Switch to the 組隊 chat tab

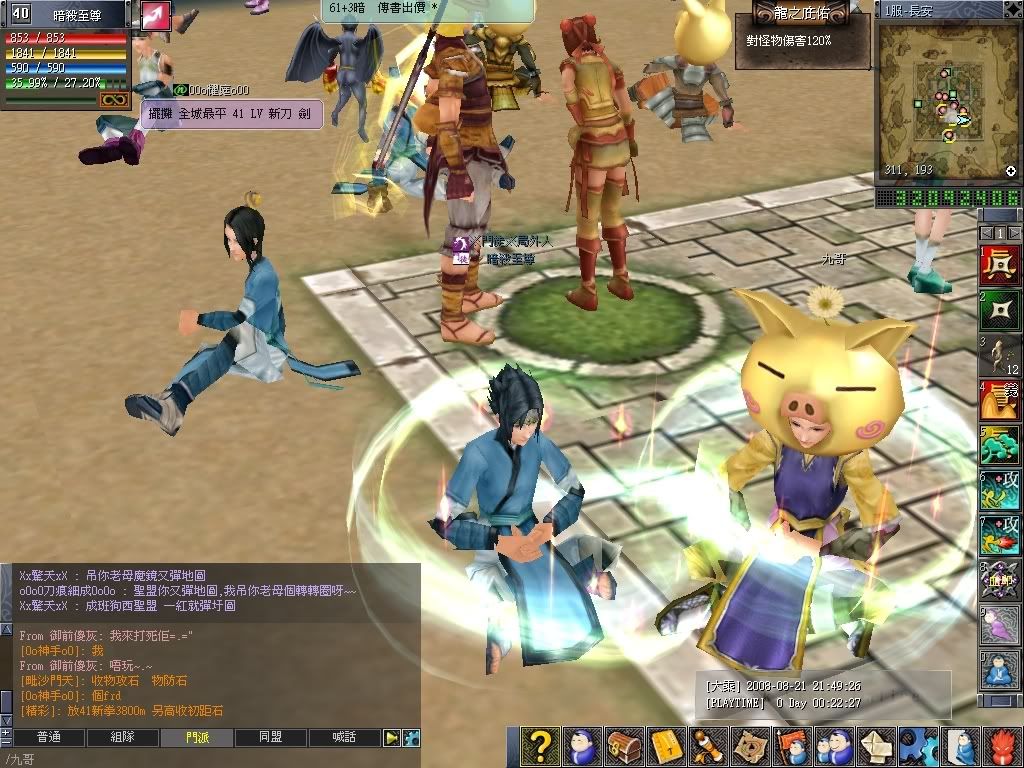122,738
